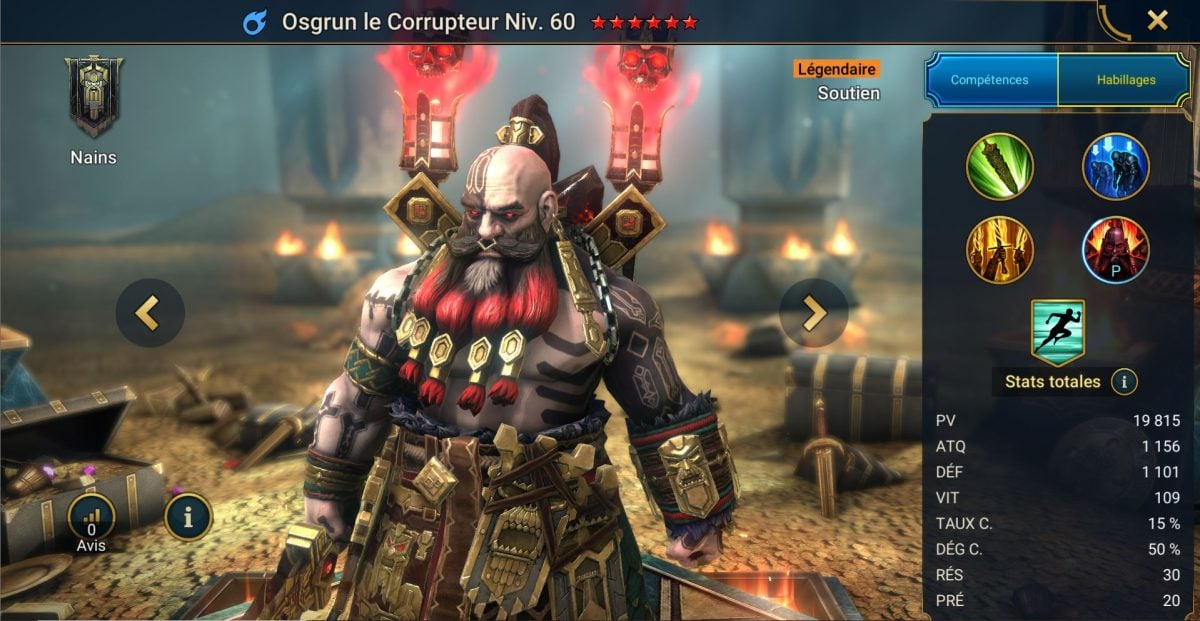Select the golden sword skill icon
The image size is (1200, 621).
click(x=1000, y=249)
